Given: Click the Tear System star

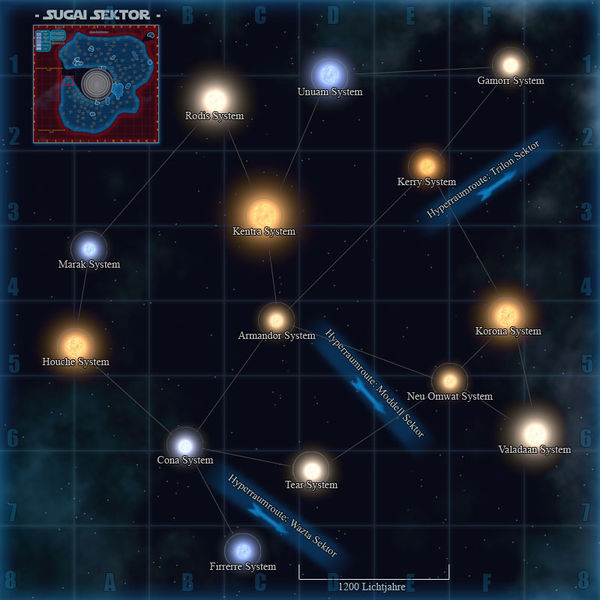Looking at the screenshot, I should (312, 468).
